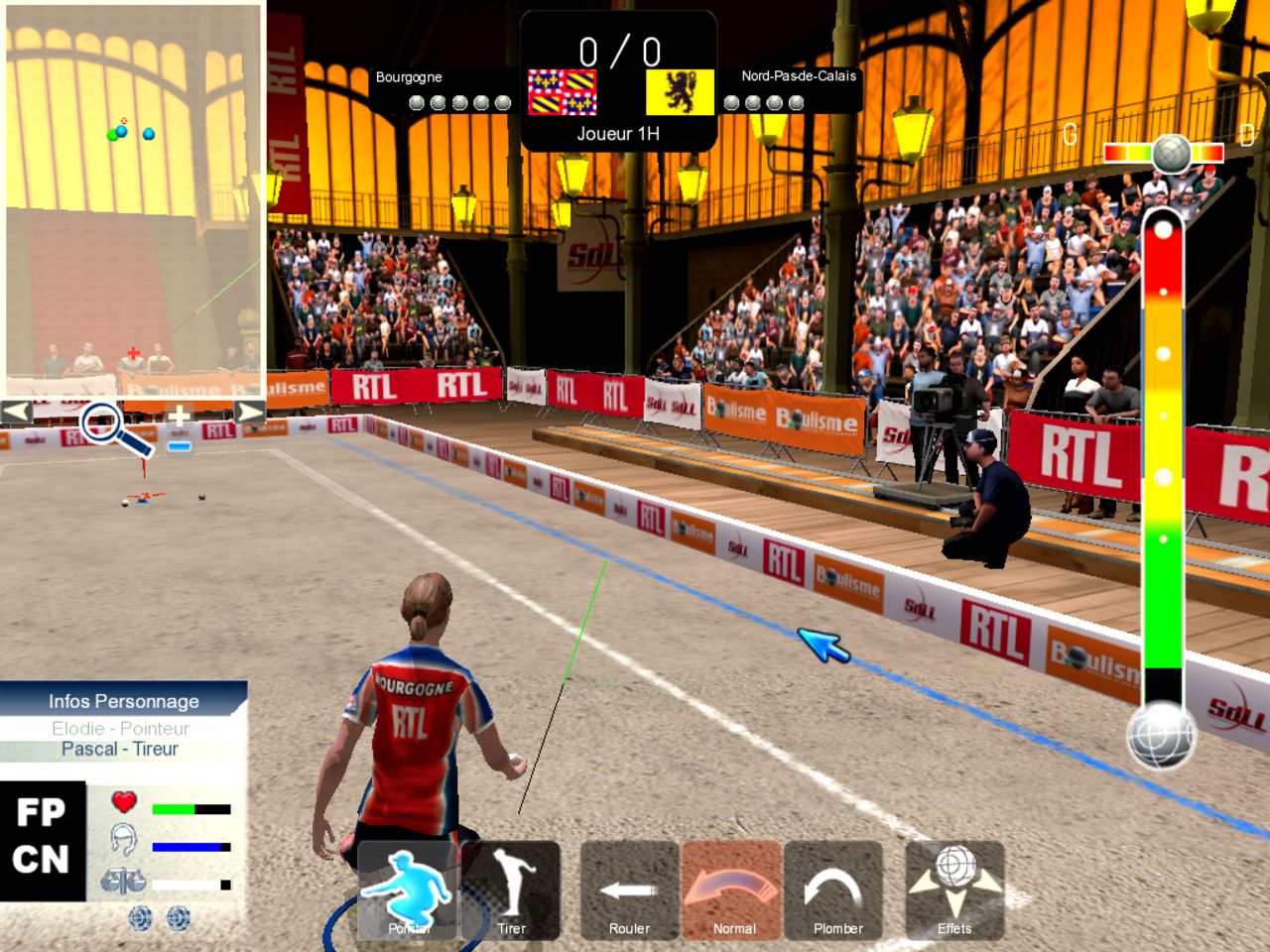Click the Infos Personnage panel header
Image resolution: width=1270 pixels, height=952 pixels.
point(123,700)
